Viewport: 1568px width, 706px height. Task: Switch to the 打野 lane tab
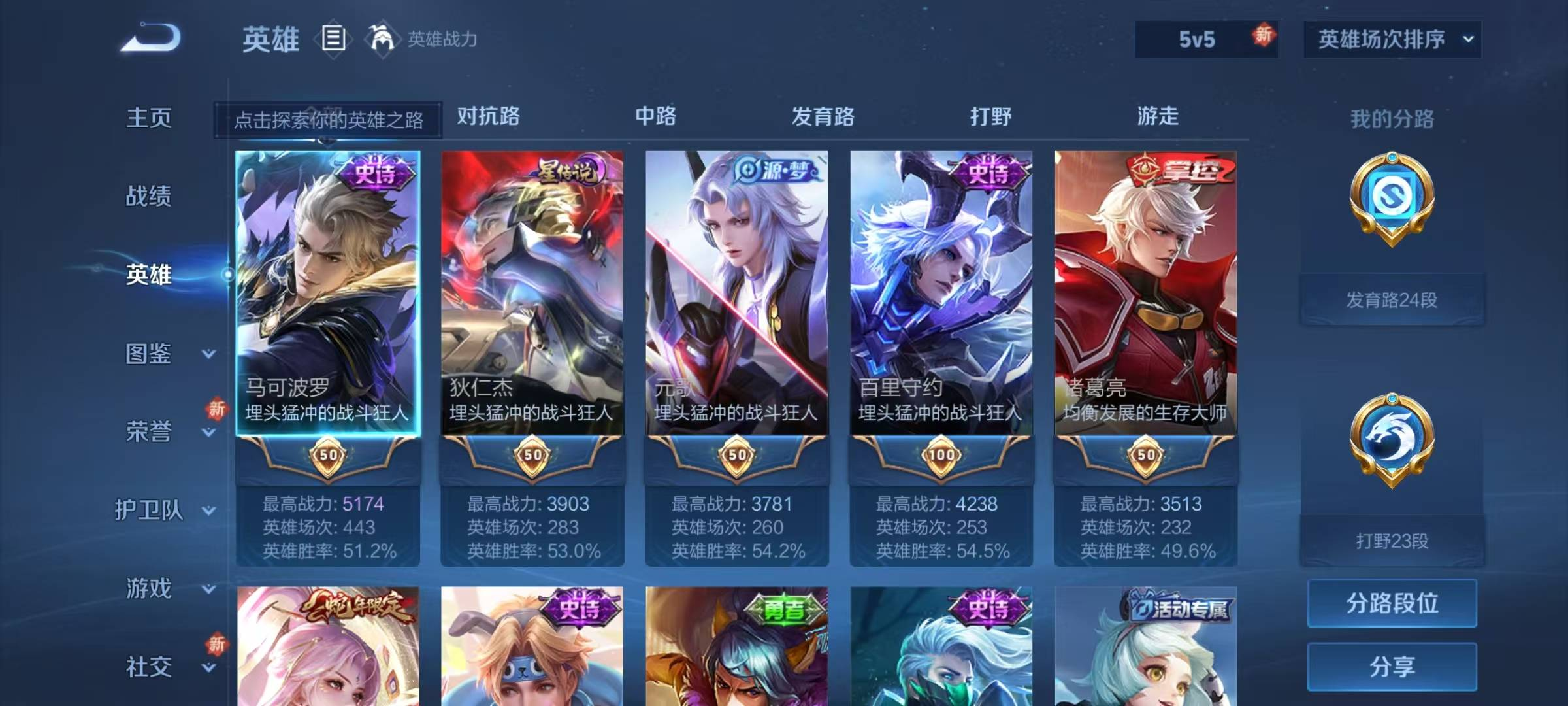992,116
